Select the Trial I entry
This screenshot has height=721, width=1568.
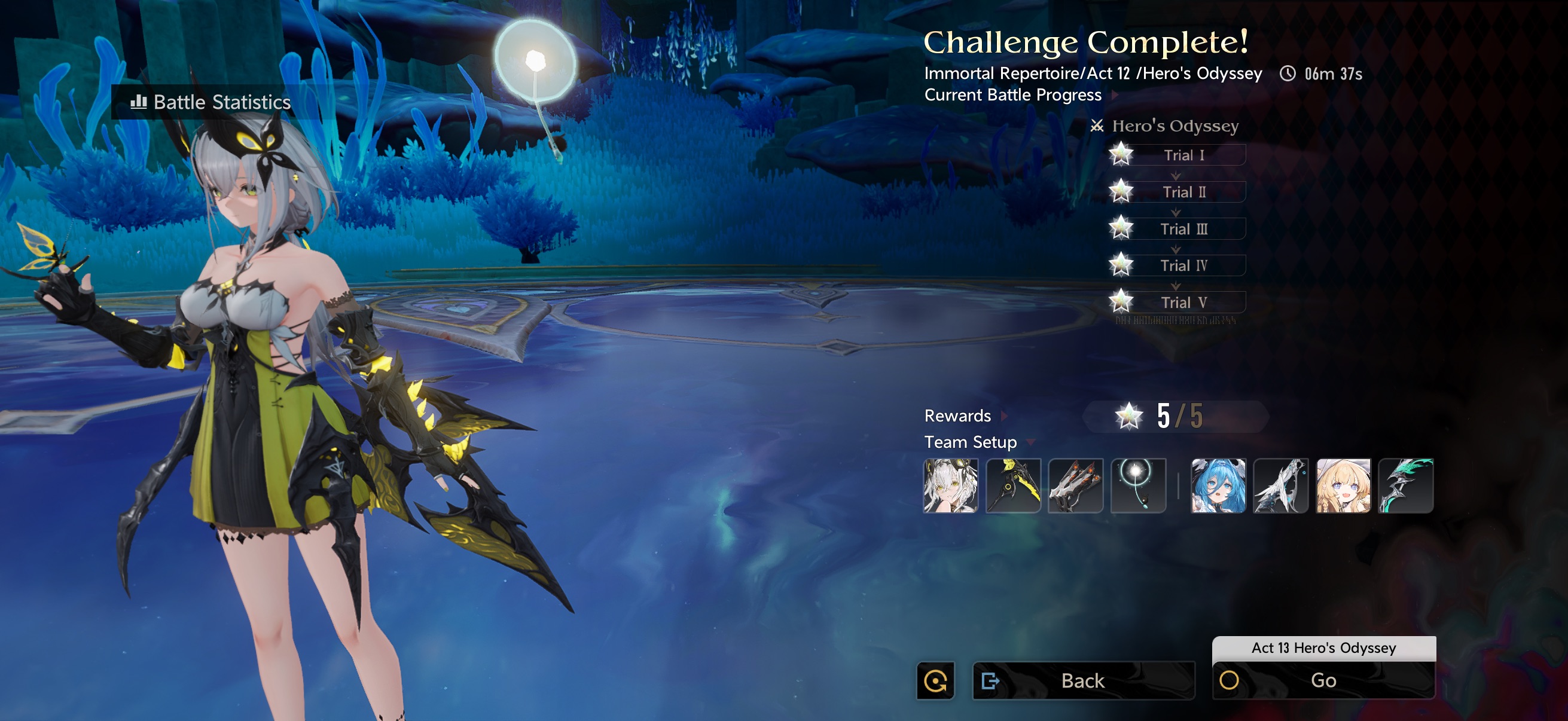pyautogui.click(x=1183, y=155)
